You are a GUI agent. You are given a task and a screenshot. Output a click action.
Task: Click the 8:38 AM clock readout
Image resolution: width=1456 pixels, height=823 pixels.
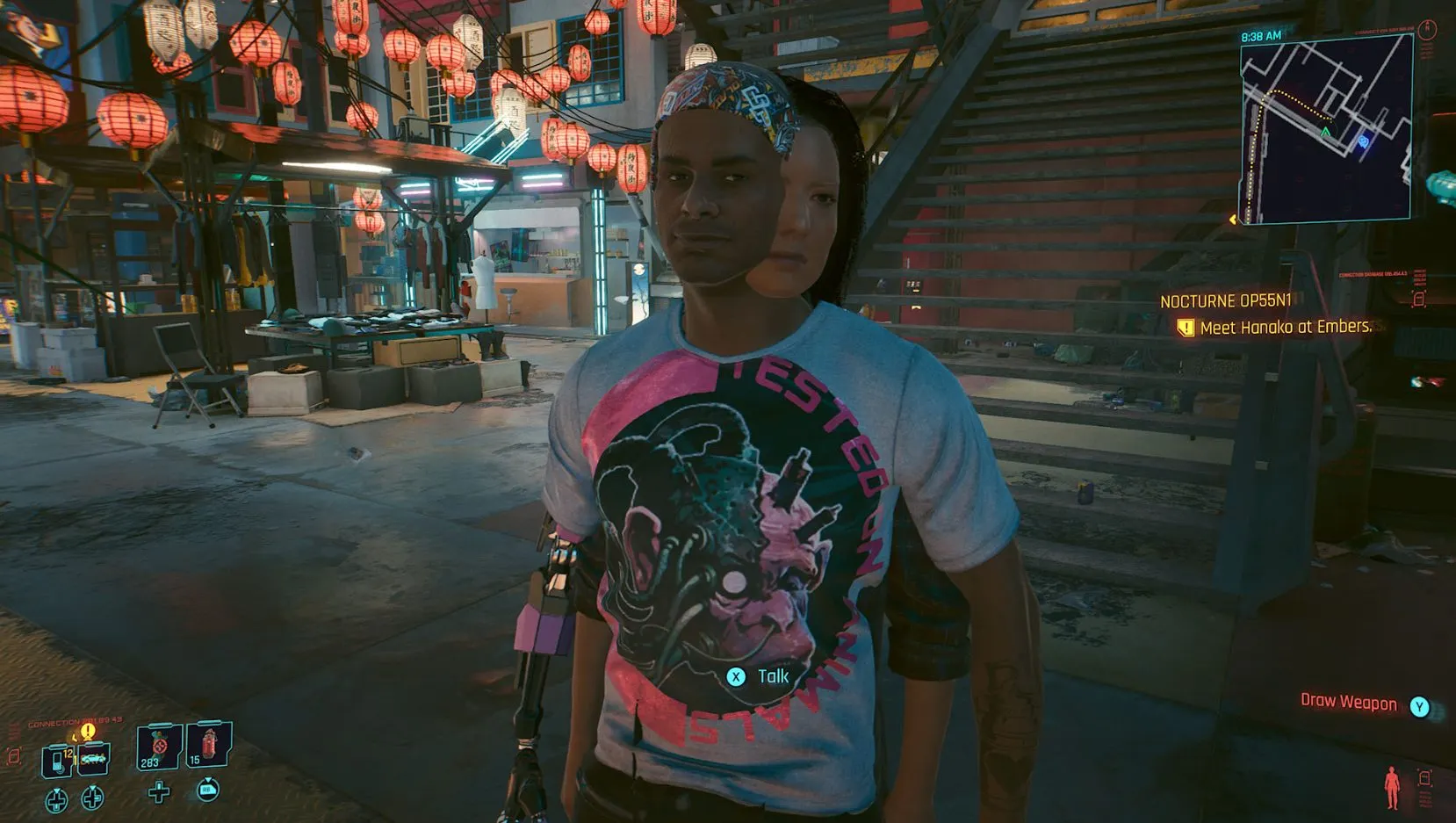pyautogui.click(x=1260, y=34)
